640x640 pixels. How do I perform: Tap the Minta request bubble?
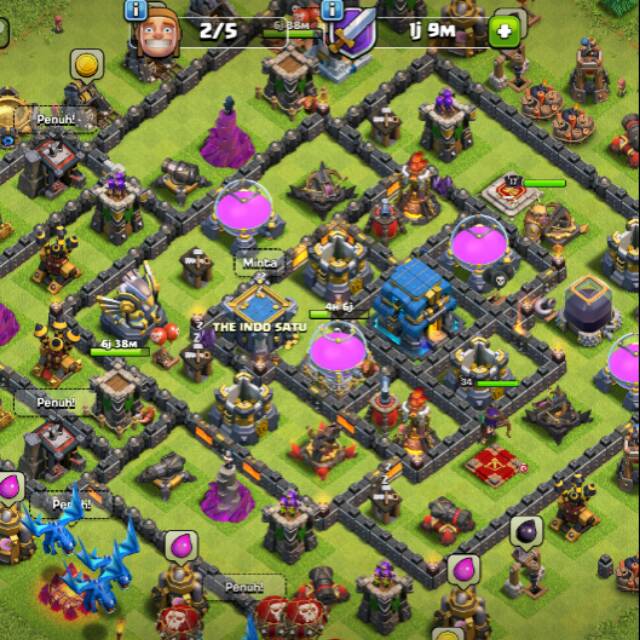pos(258,264)
